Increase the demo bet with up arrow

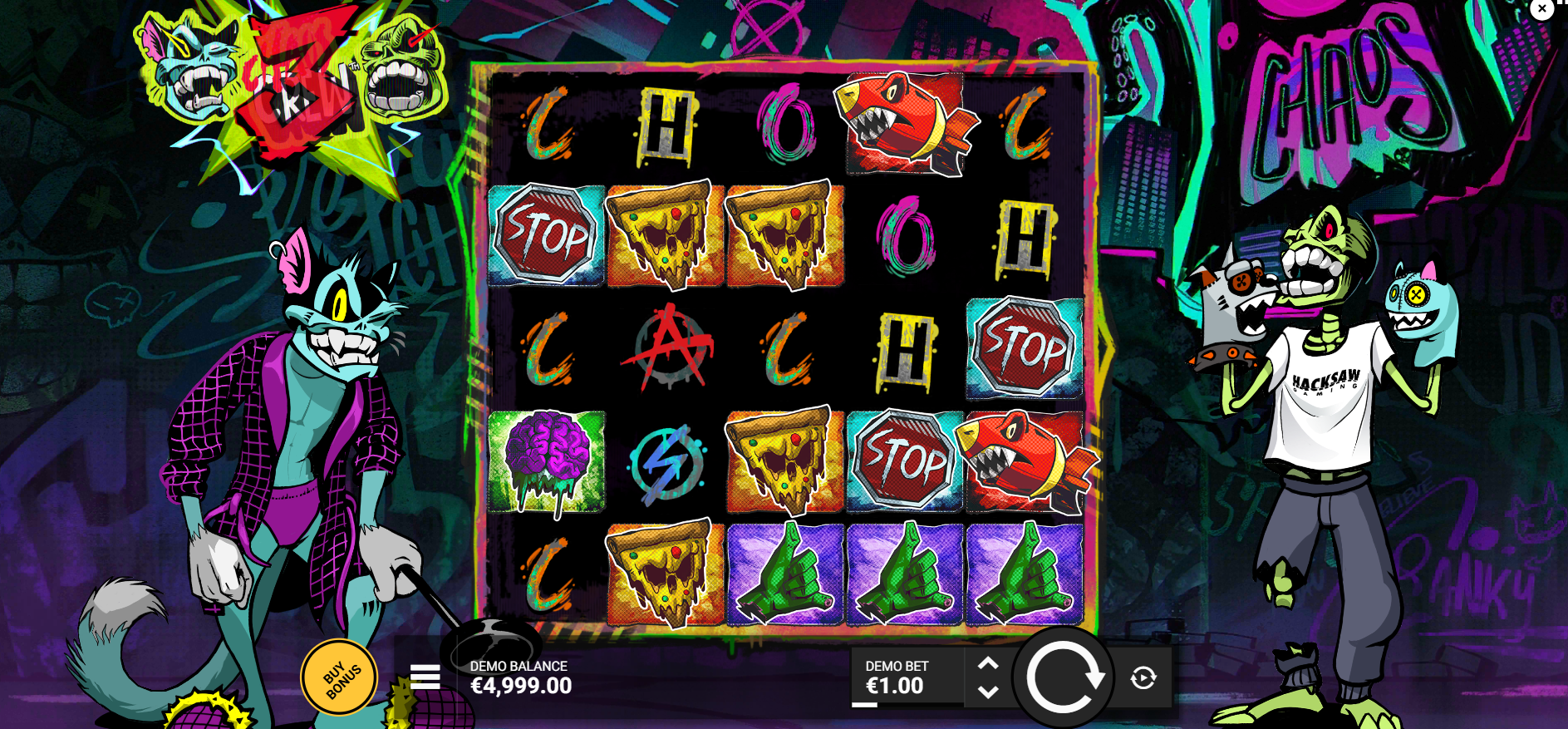(x=988, y=664)
